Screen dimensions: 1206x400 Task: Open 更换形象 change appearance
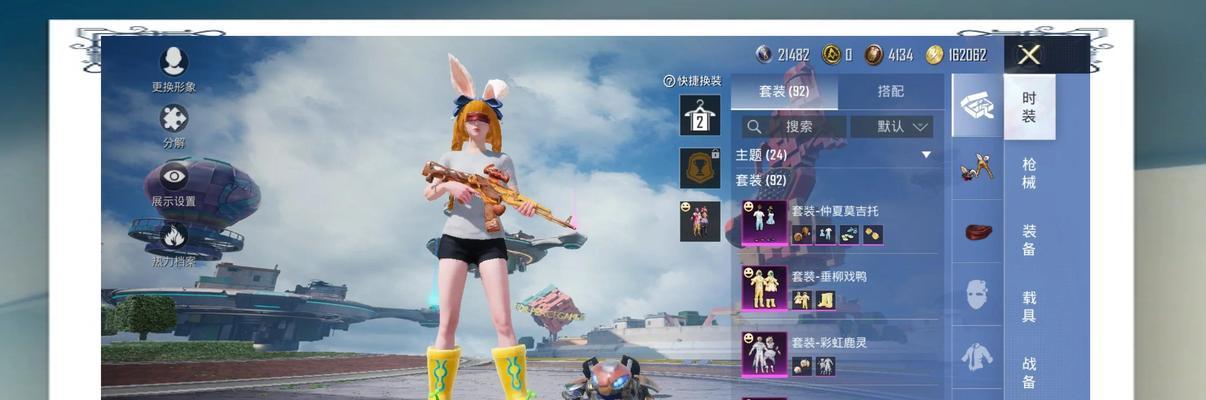coord(174,67)
